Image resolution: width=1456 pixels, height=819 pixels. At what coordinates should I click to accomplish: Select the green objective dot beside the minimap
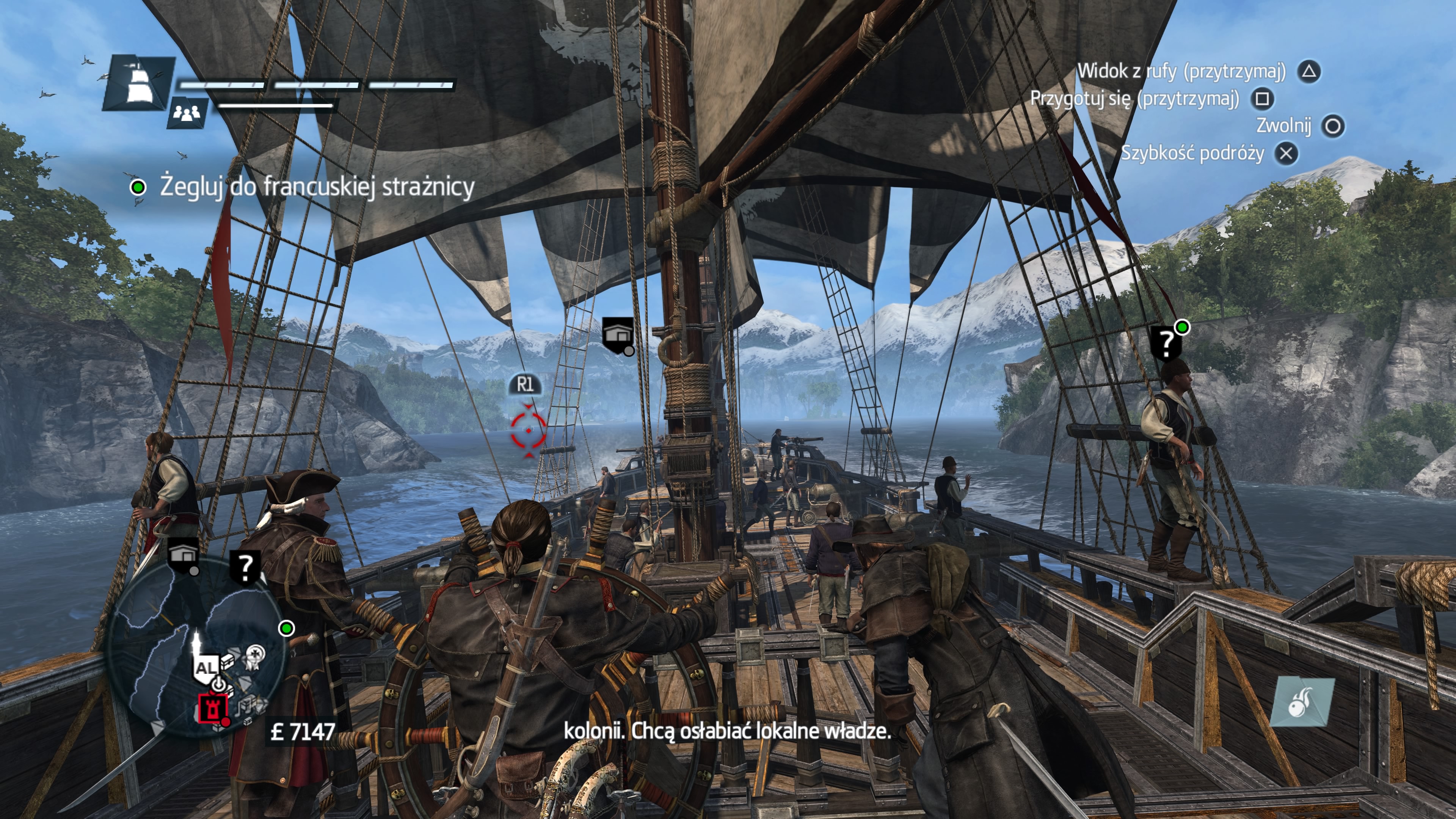(287, 628)
